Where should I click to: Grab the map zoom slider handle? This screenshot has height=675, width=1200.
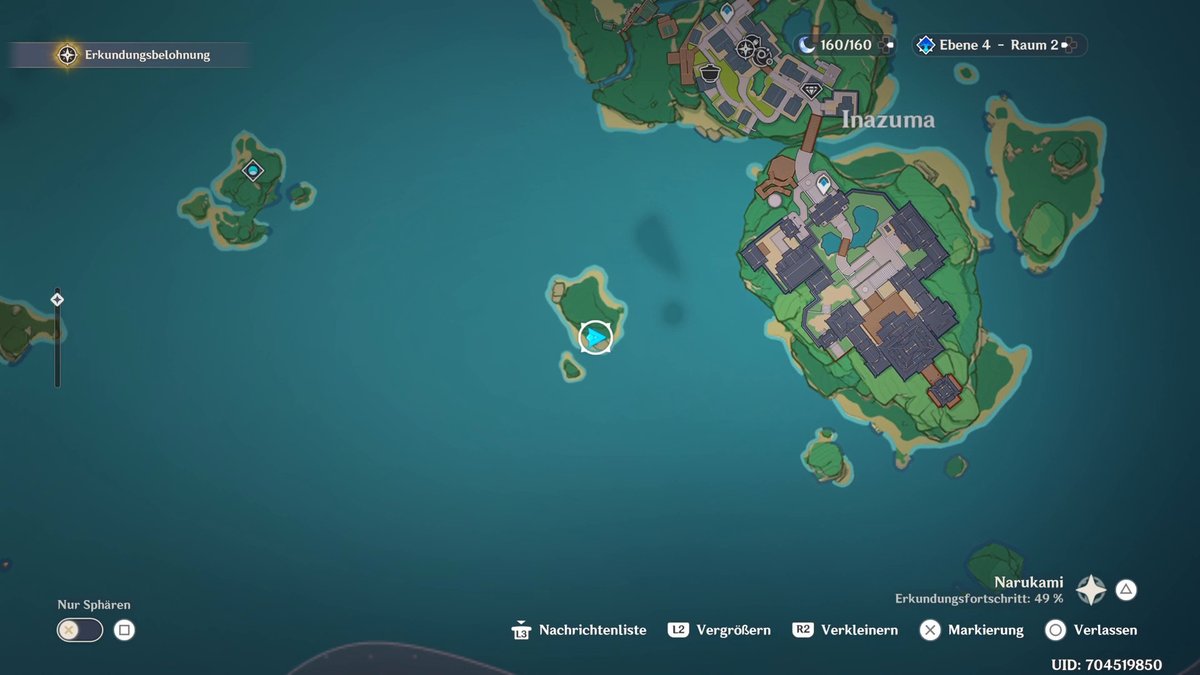tap(57, 299)
